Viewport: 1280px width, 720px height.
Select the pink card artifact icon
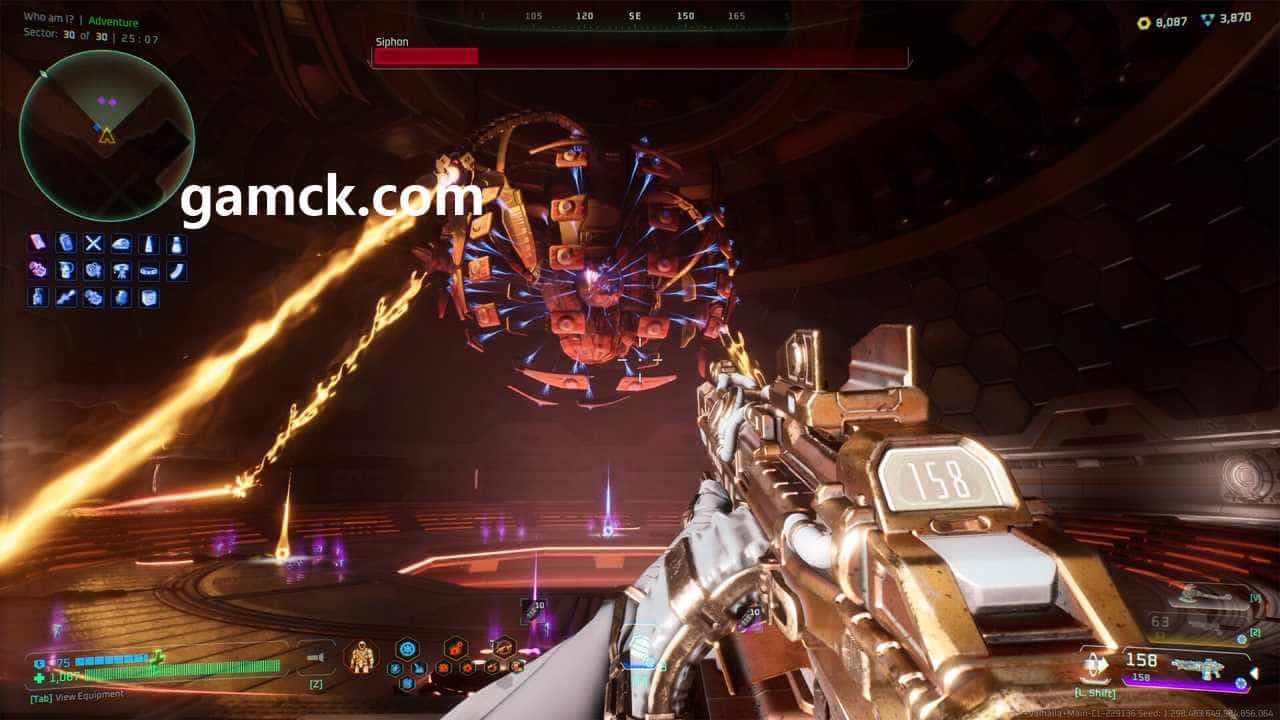coord(37,243)
